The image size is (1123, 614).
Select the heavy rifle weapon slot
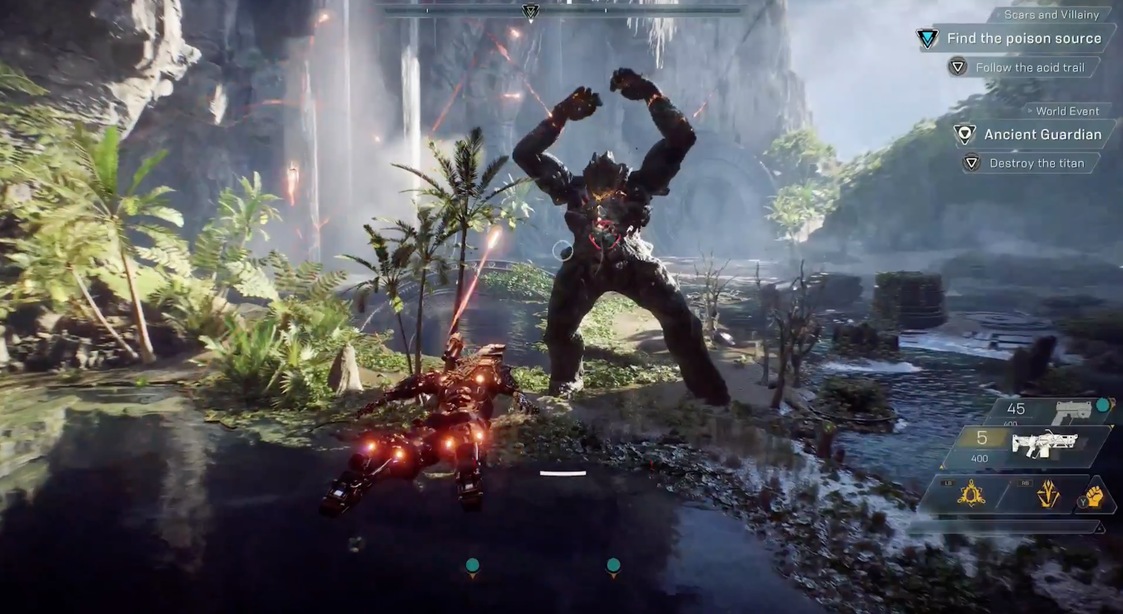tap(1040, 445)
